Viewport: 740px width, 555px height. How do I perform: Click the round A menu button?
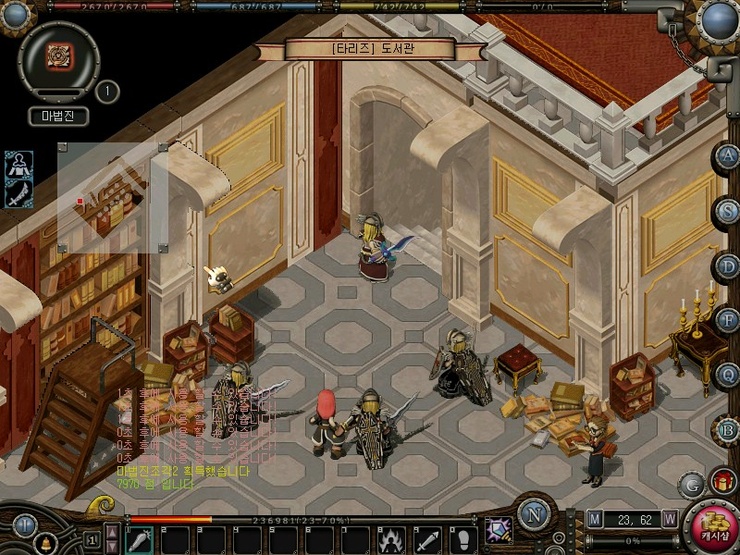point(727,157)
